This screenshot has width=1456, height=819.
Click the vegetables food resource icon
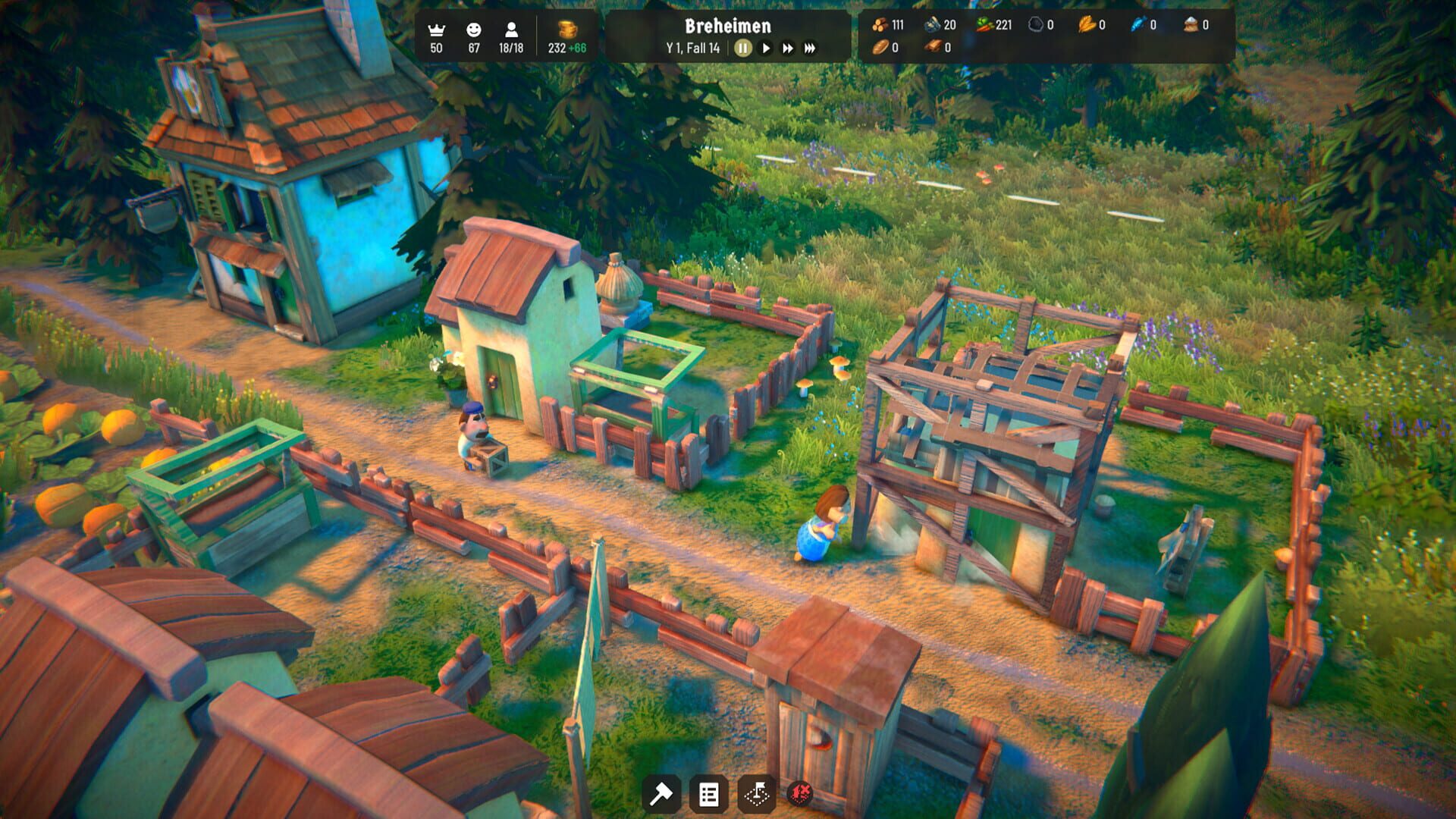pos(984,25)
